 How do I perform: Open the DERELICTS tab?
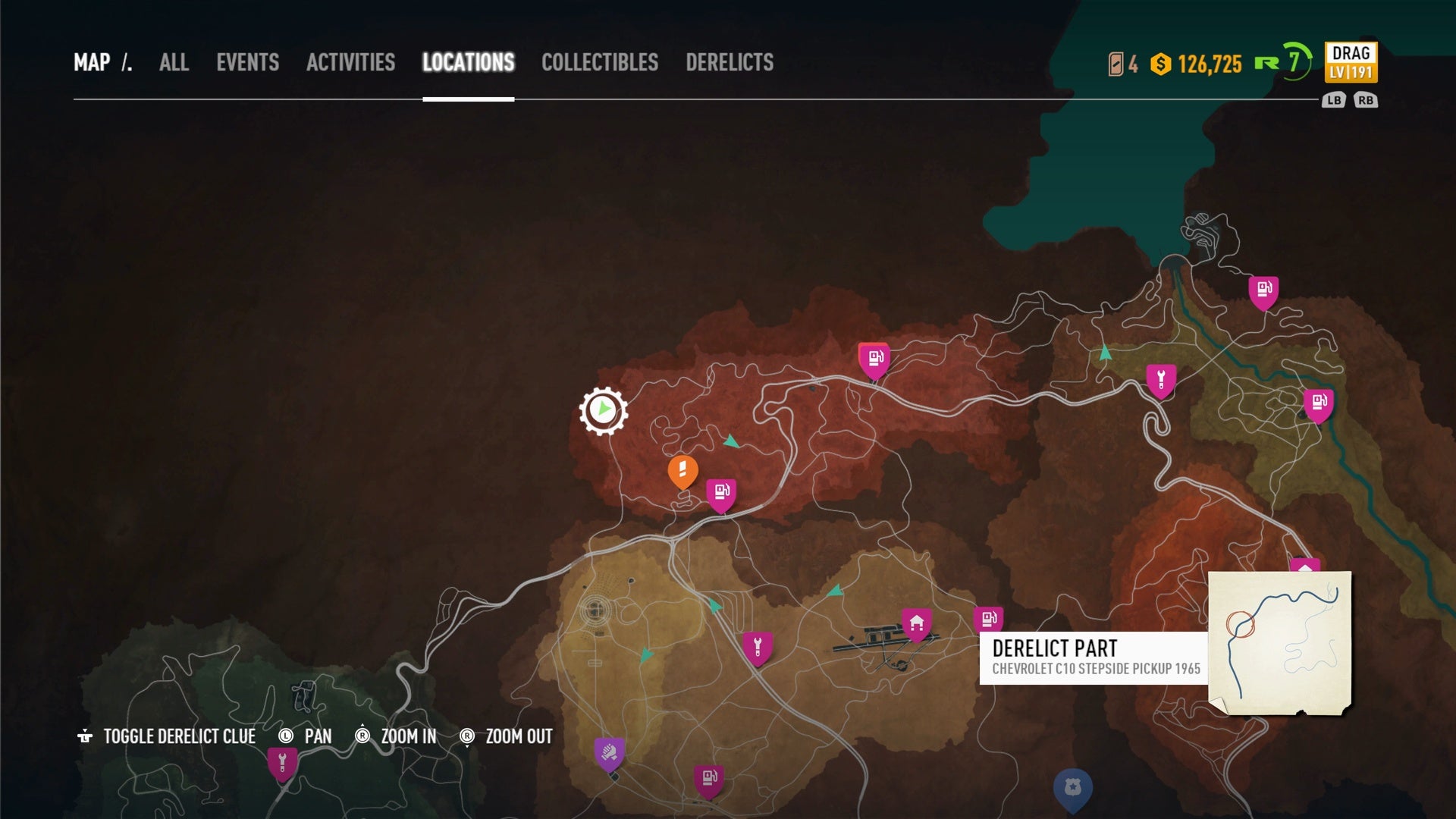pos(730,63)
